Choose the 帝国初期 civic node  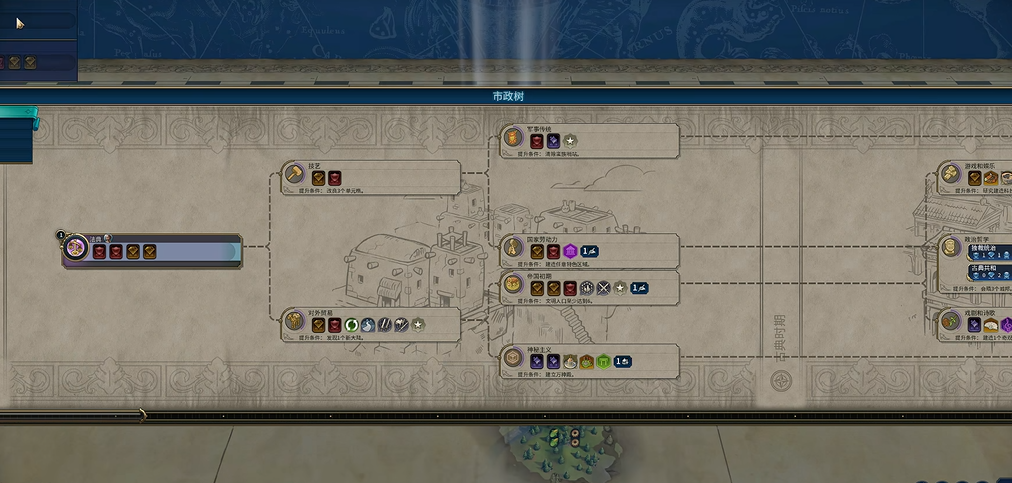[x=590, y=286]
